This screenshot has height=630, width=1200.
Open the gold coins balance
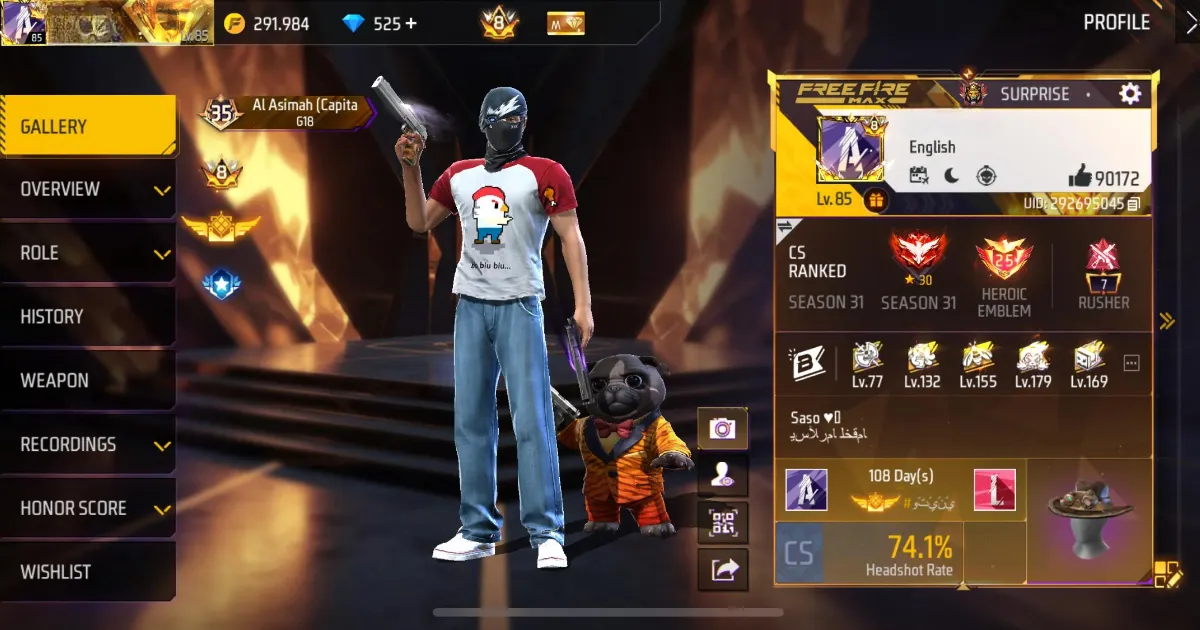[x=267, y=24]
